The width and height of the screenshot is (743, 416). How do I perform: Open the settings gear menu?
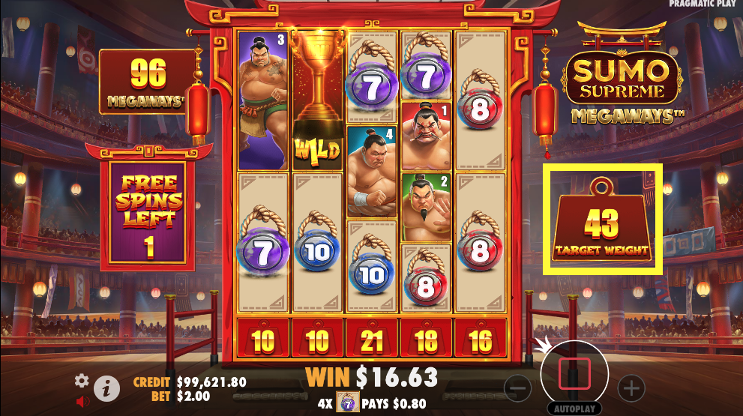(82, 380)
